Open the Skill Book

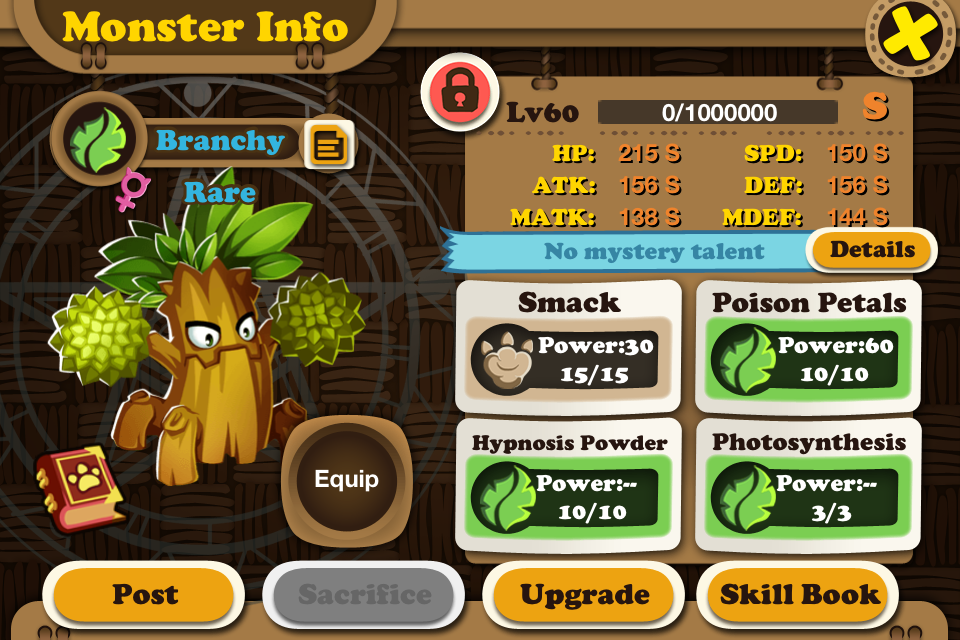[x=800, y=596]
